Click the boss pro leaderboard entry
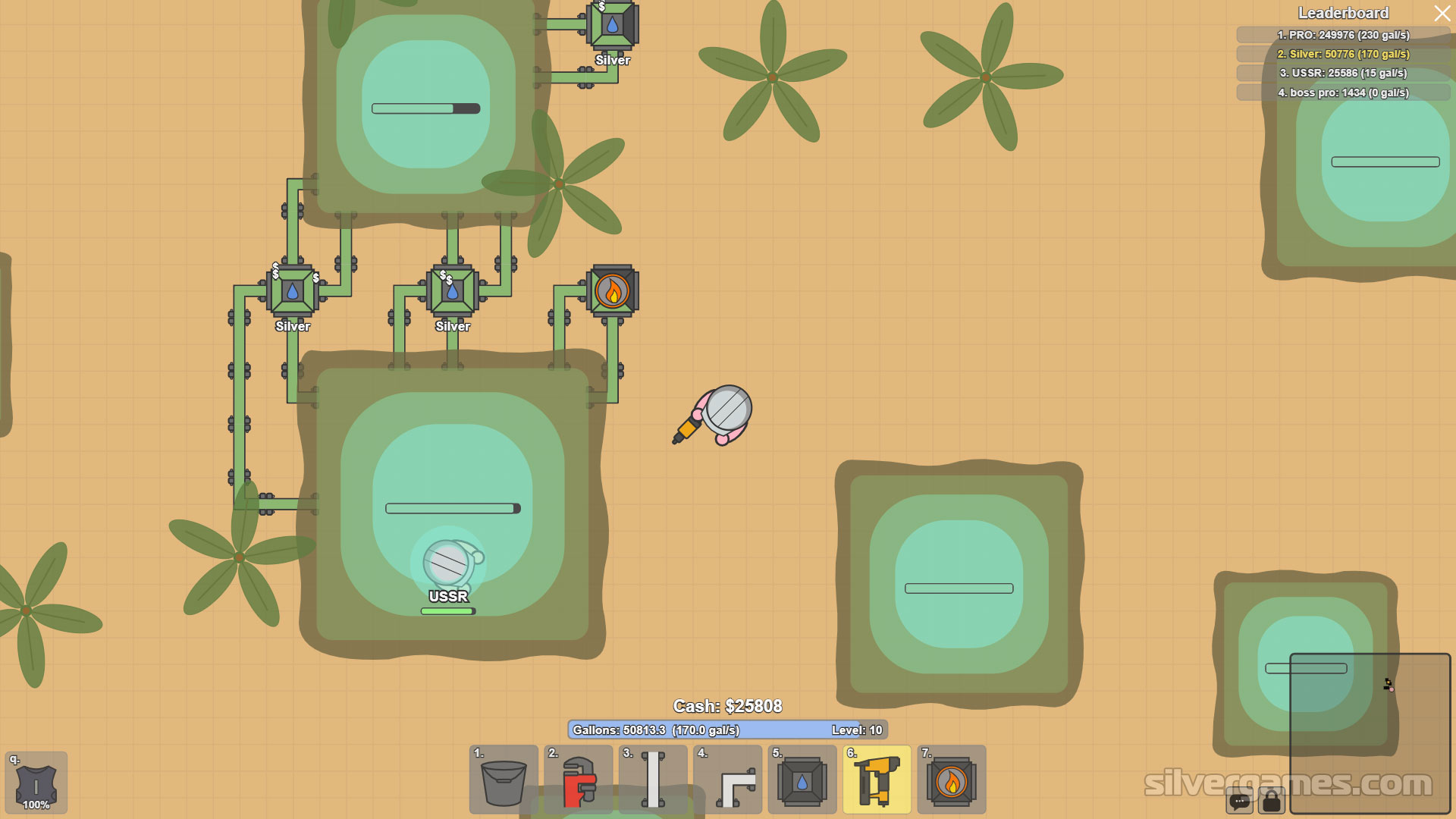The image size is (1456, 819). pyautogui.click(x=1343, y=93)
